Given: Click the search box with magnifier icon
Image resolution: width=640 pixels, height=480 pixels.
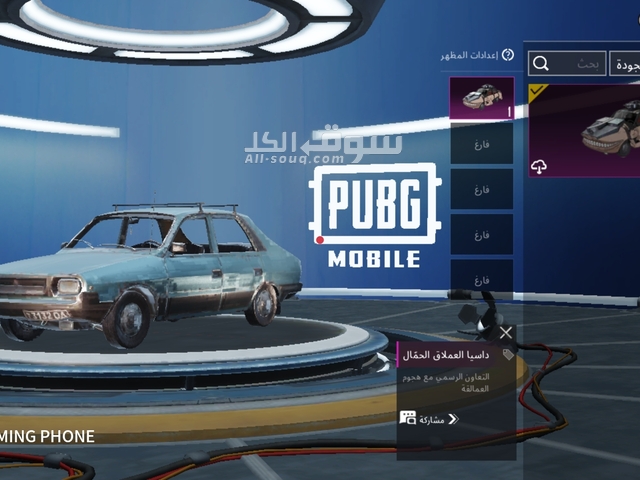Looking at the screenshot, I should tap(568, 64).
